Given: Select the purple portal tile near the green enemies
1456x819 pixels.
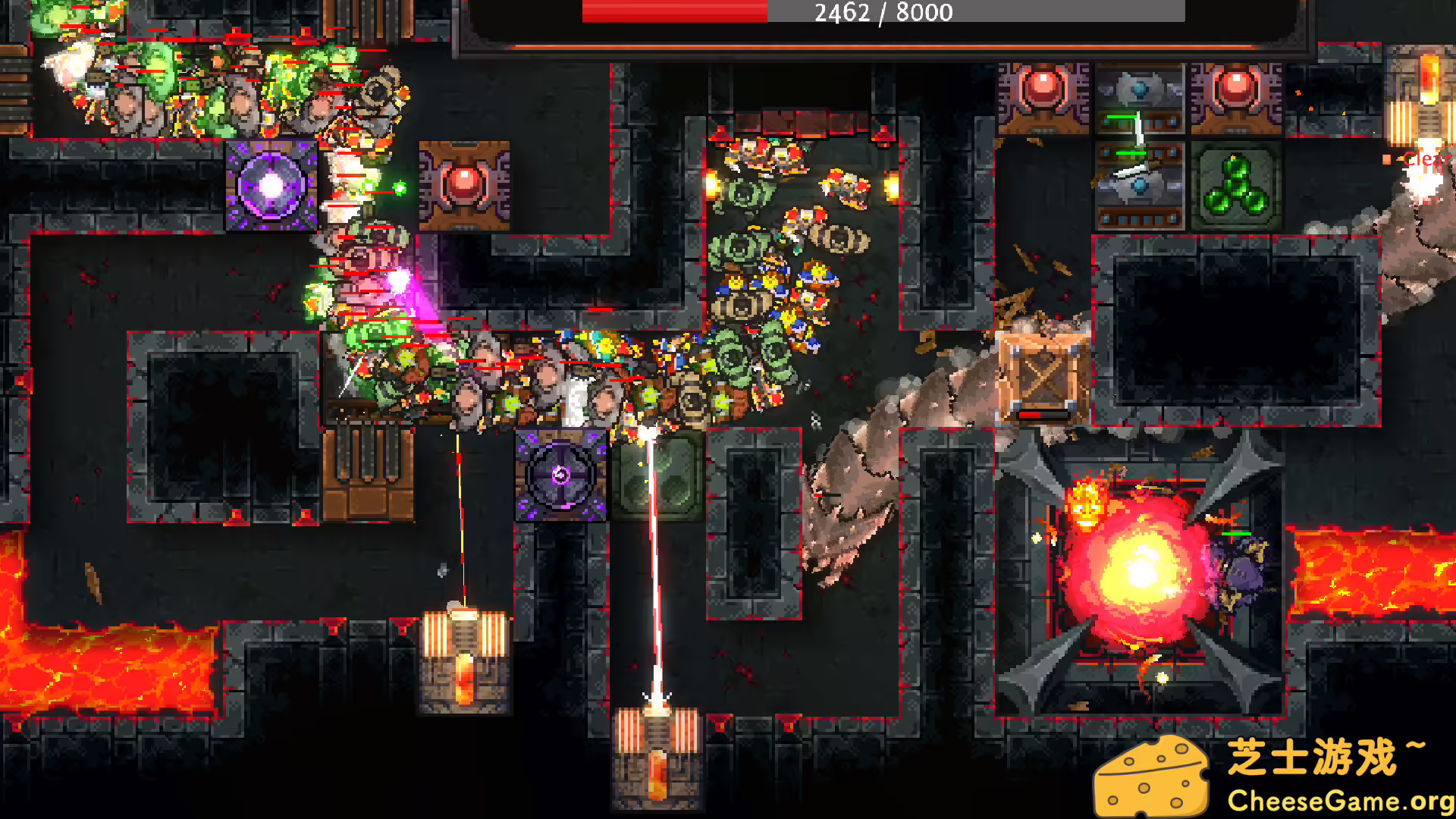Looking at the screenshot, I should pos(273,184).
